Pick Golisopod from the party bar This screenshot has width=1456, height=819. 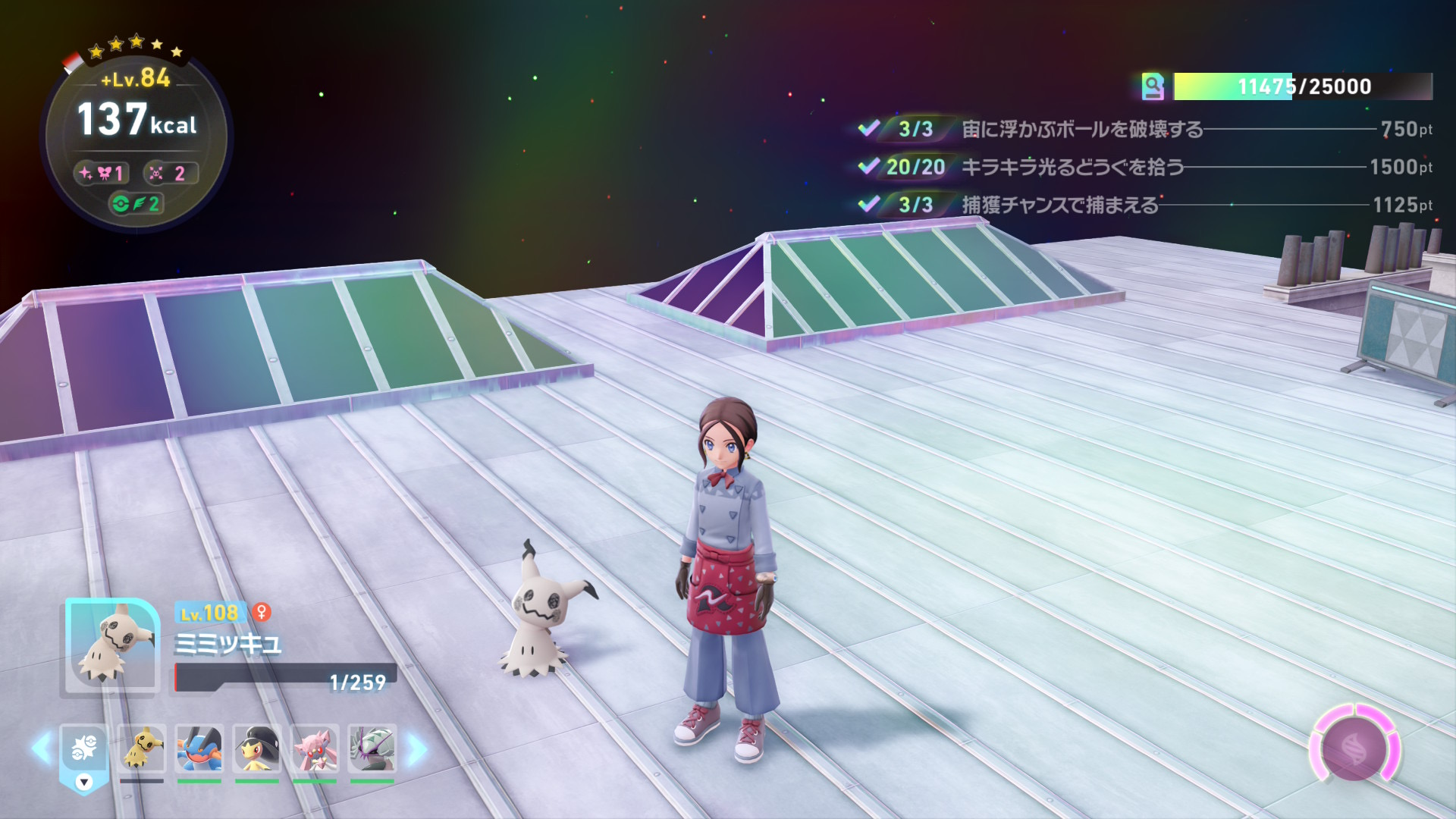click(372, 748)
